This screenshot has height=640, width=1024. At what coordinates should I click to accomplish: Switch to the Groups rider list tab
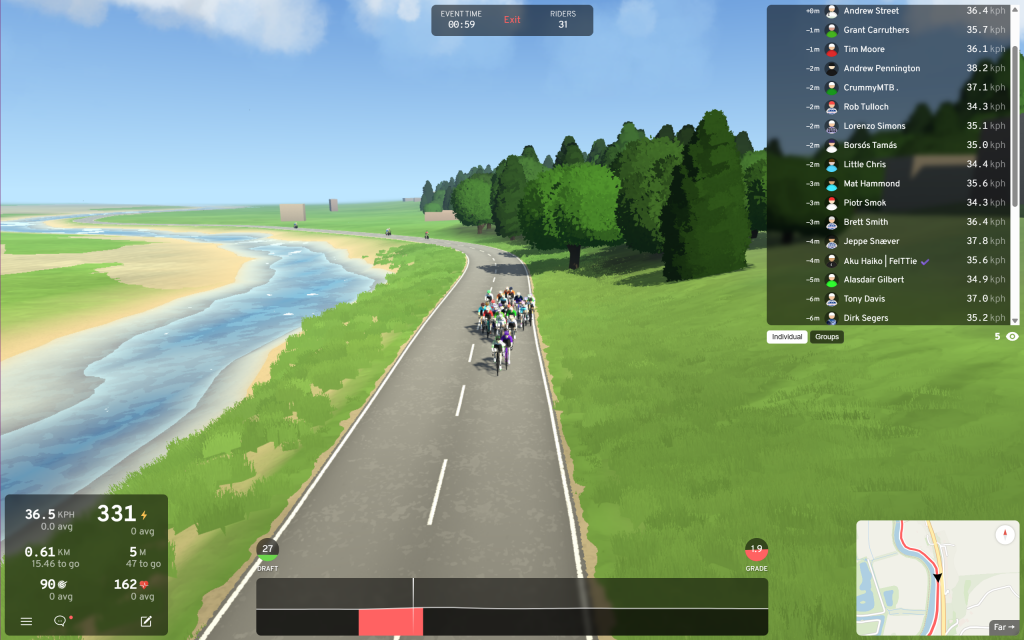point(827,337)
